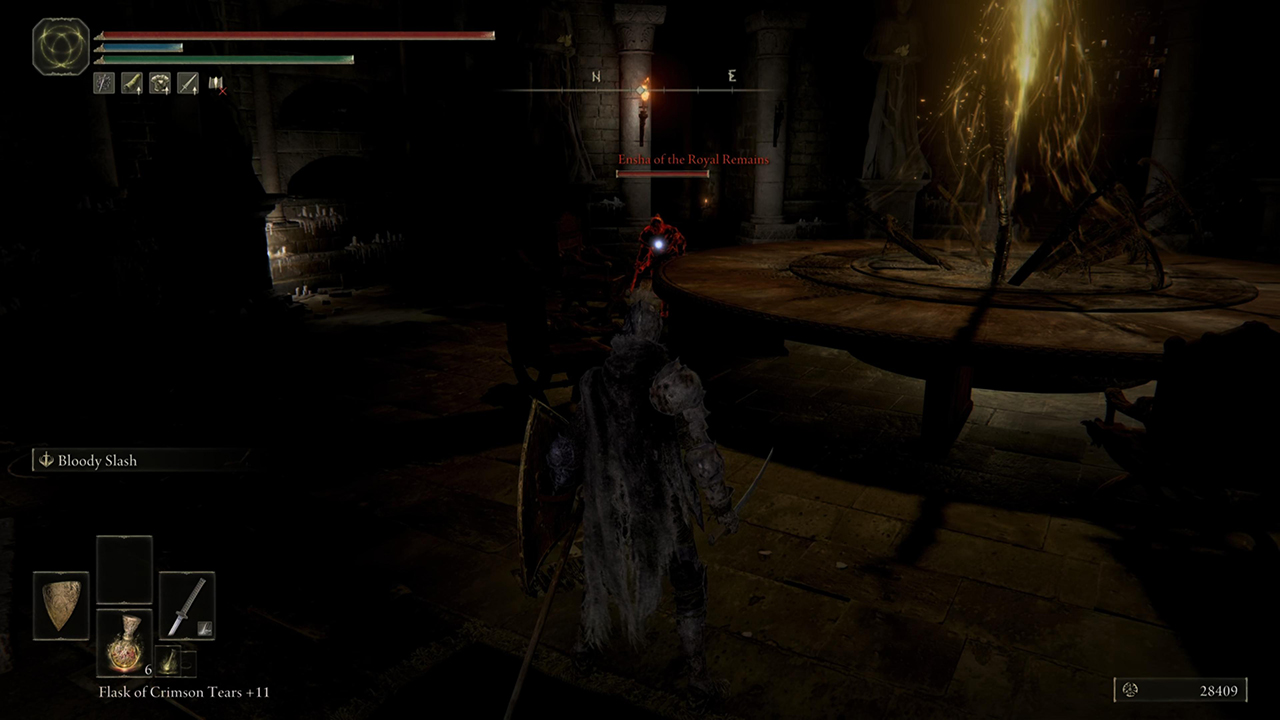This screenshot has width=1280, height=720.
Task: Click the Ash of War badge on the katana slot
Action: [x=203, y=627]
